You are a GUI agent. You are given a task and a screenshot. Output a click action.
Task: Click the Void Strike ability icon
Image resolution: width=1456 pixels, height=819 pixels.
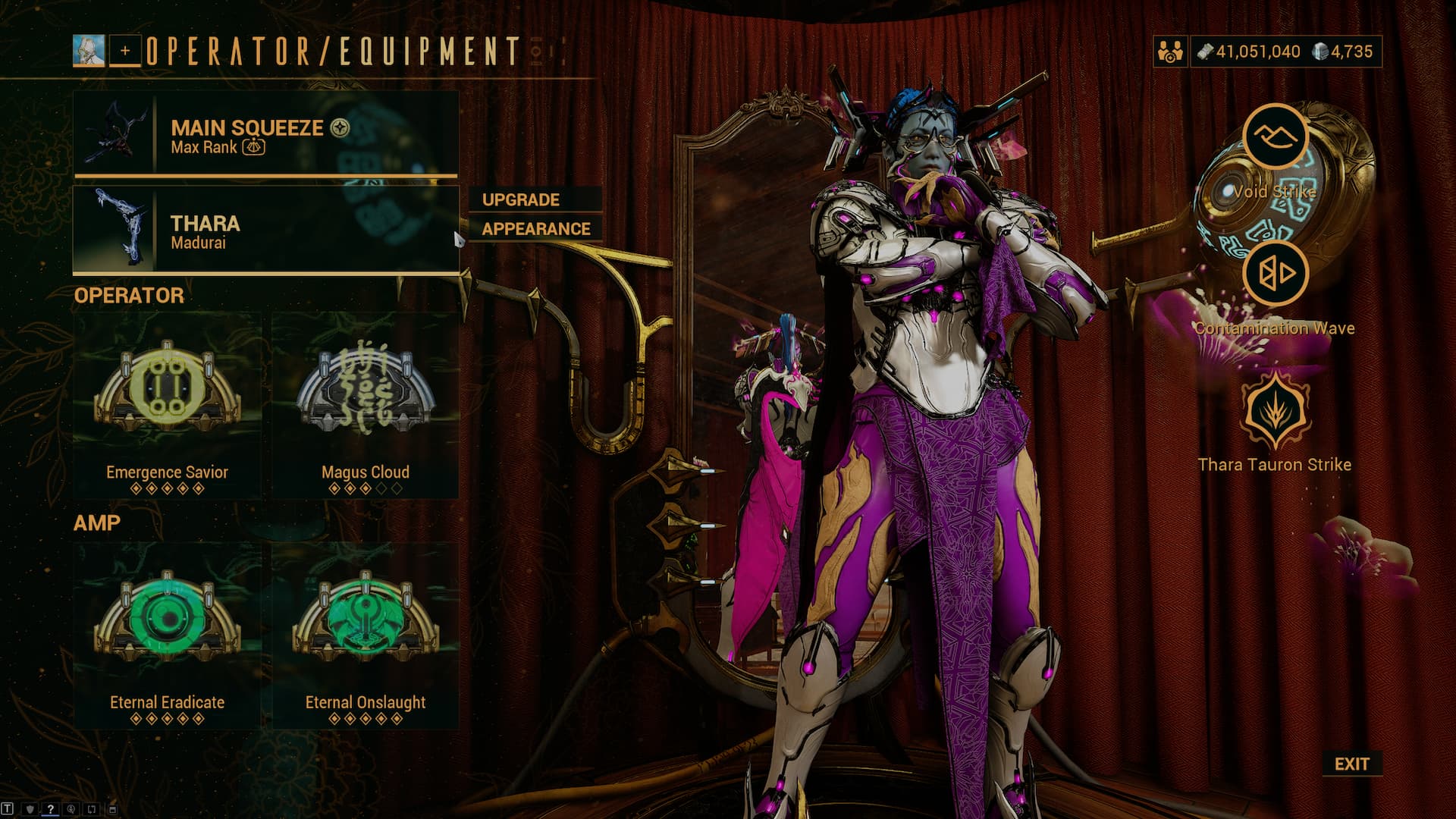pyautogui.click(x=1275, y=137)
